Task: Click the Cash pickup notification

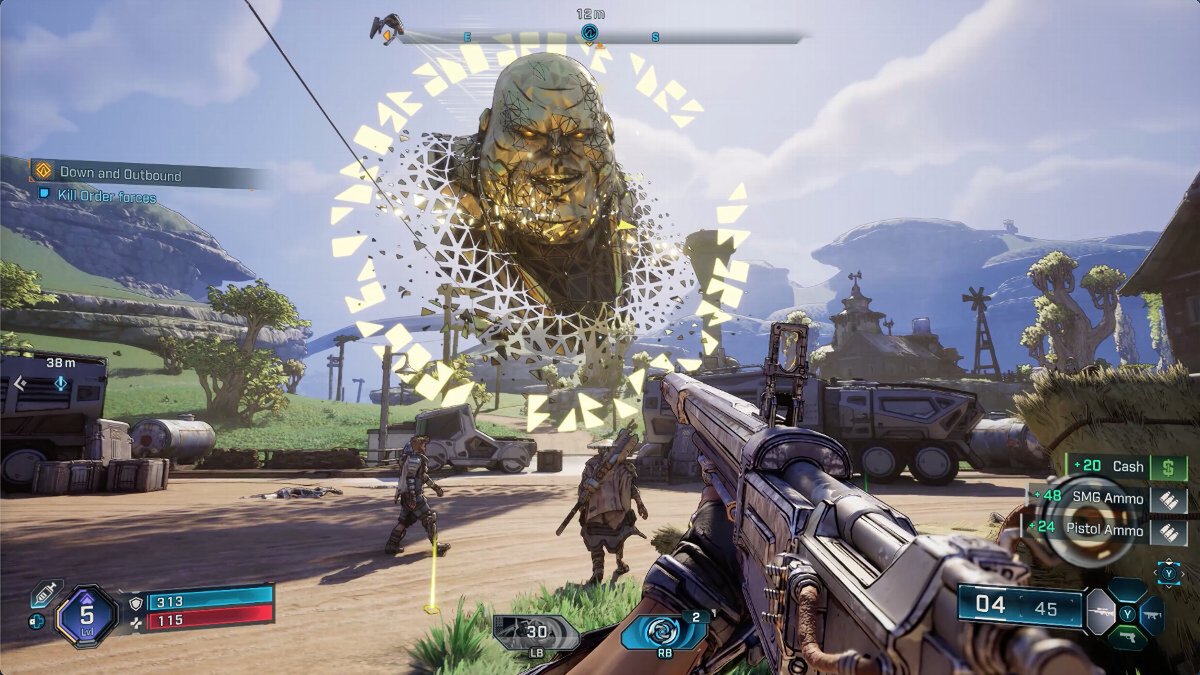Action: pos(1127,466)
